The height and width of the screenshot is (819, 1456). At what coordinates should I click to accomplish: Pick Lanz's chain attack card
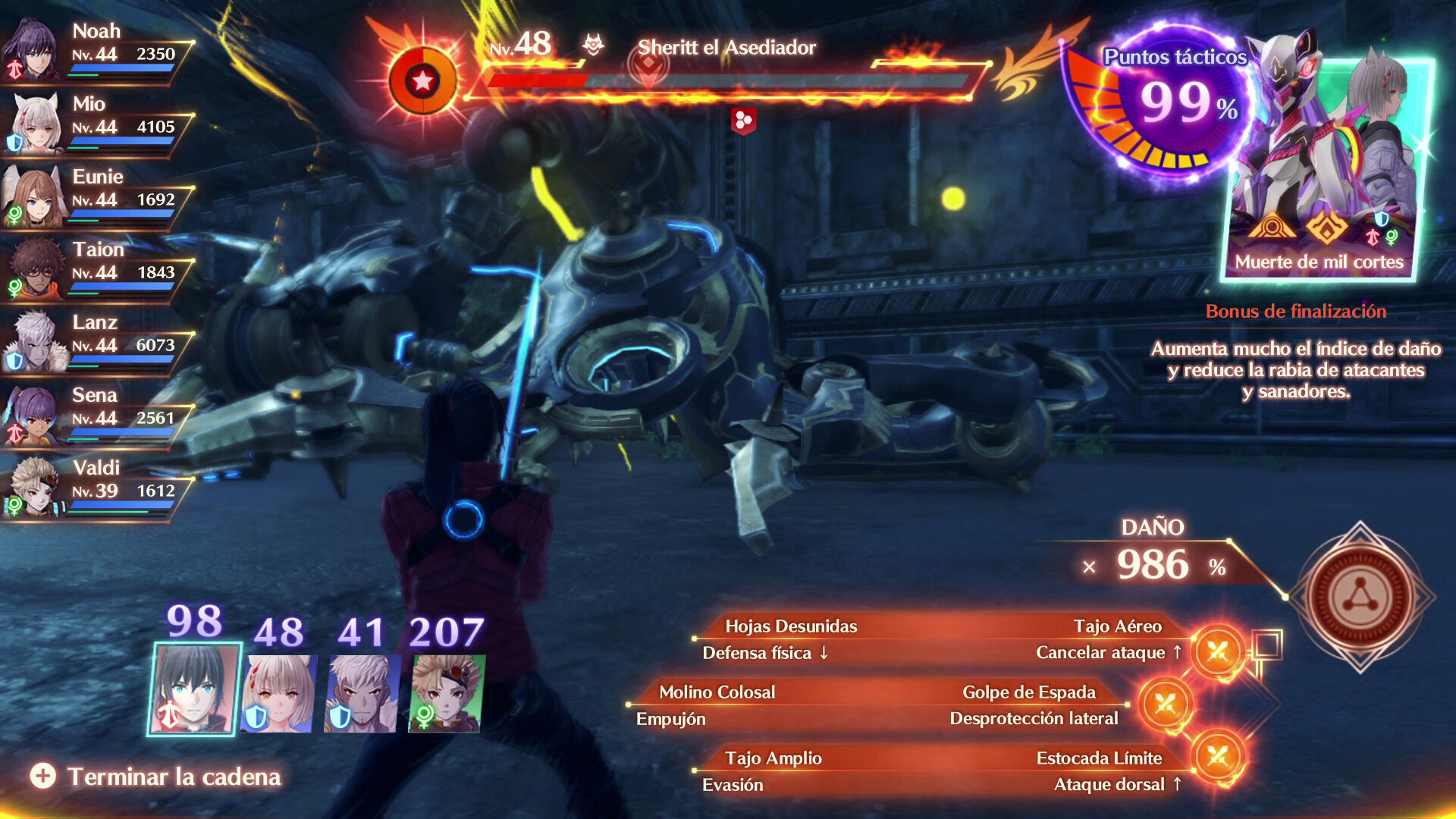pos(361,693)
